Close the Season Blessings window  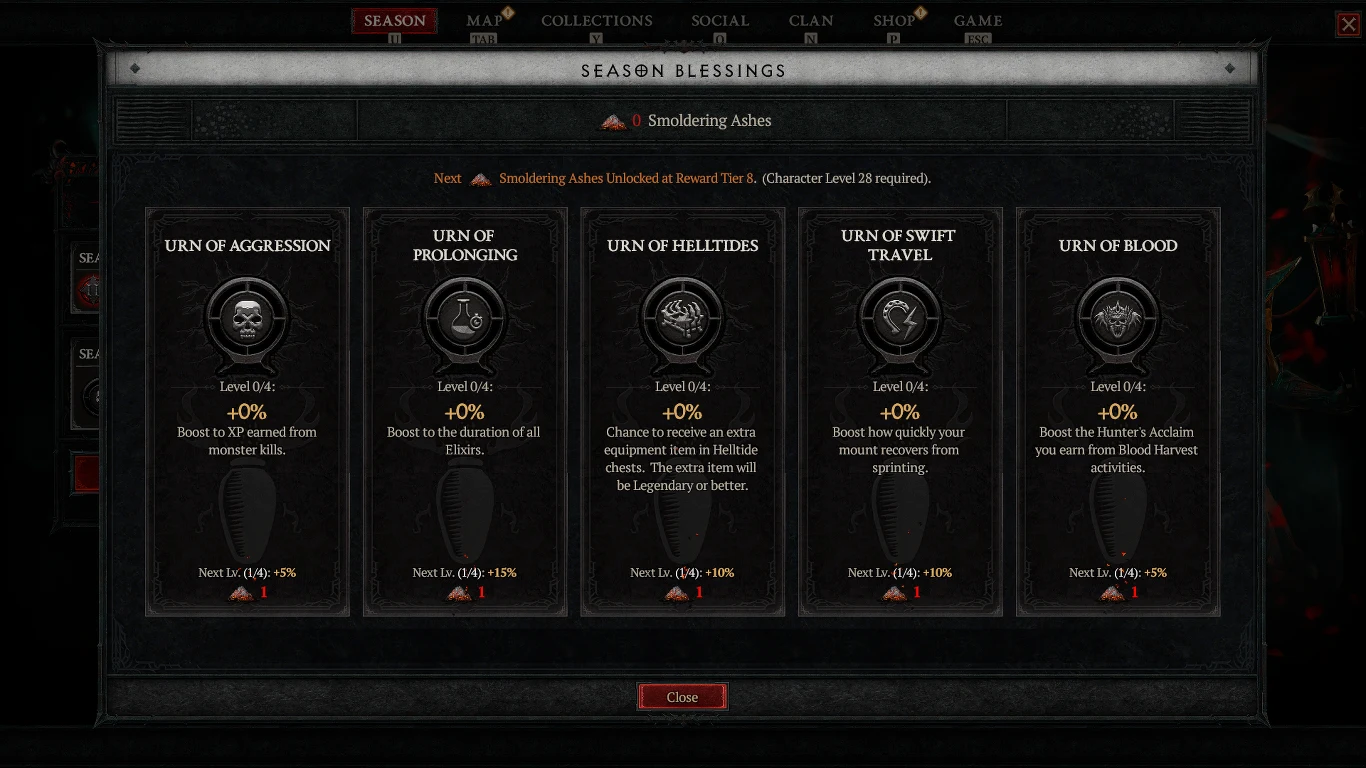pyautogui.click(x=682, y=697)
